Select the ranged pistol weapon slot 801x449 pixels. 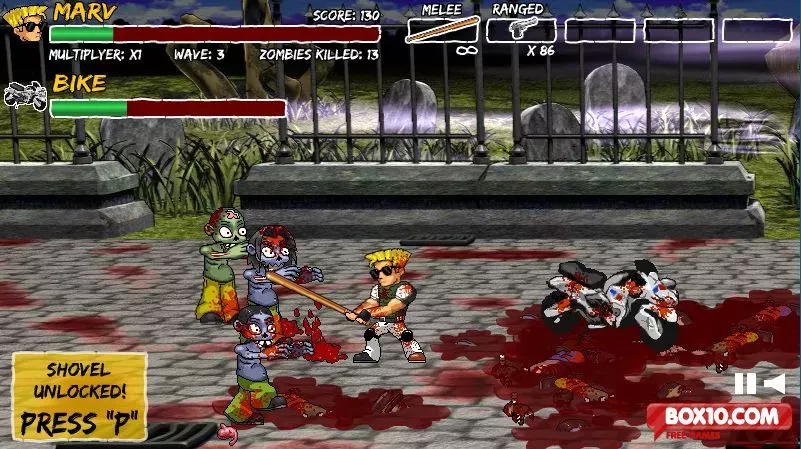[x=520, y=30]
